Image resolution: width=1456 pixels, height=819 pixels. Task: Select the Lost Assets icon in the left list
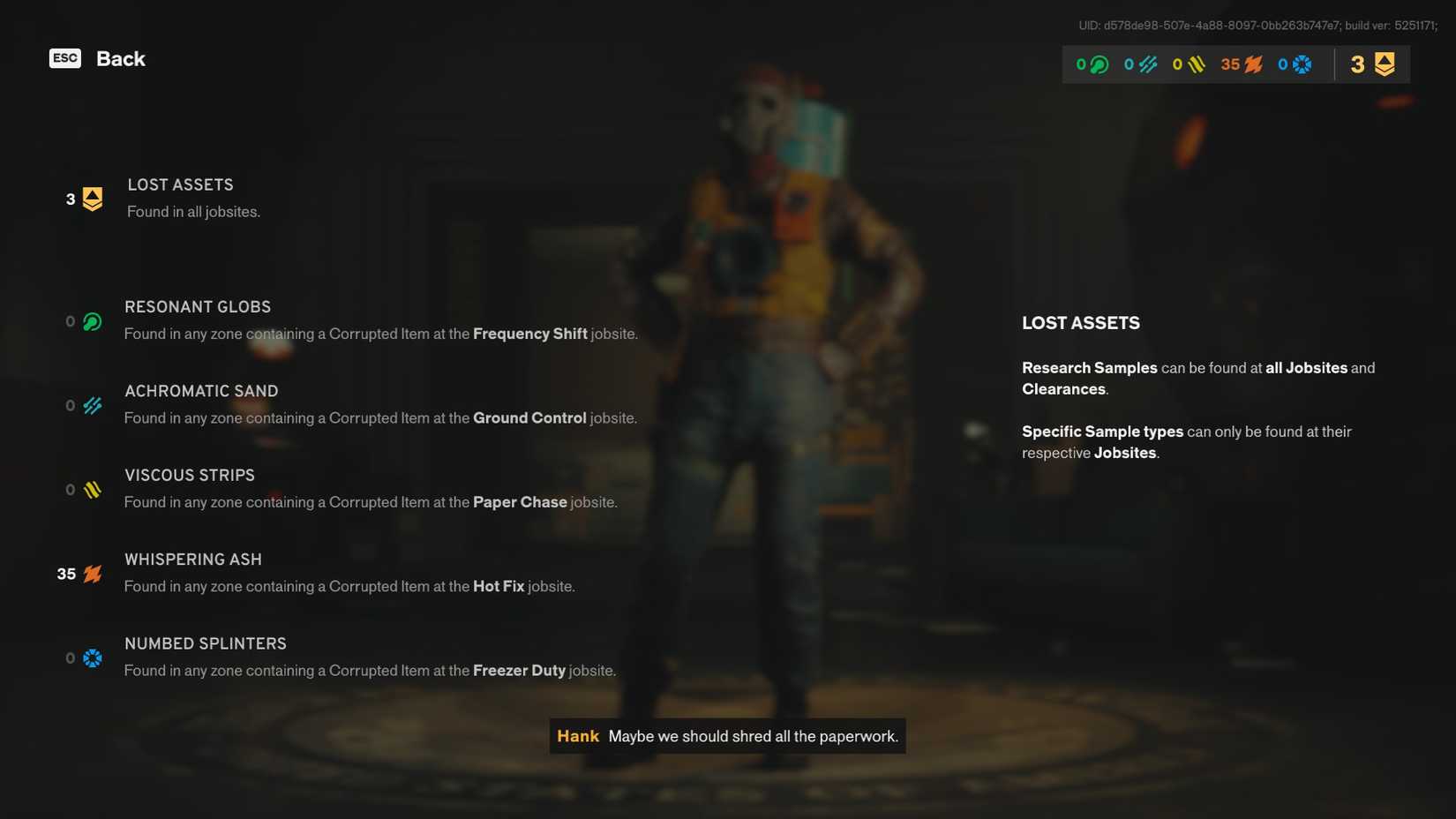(90, 198)
